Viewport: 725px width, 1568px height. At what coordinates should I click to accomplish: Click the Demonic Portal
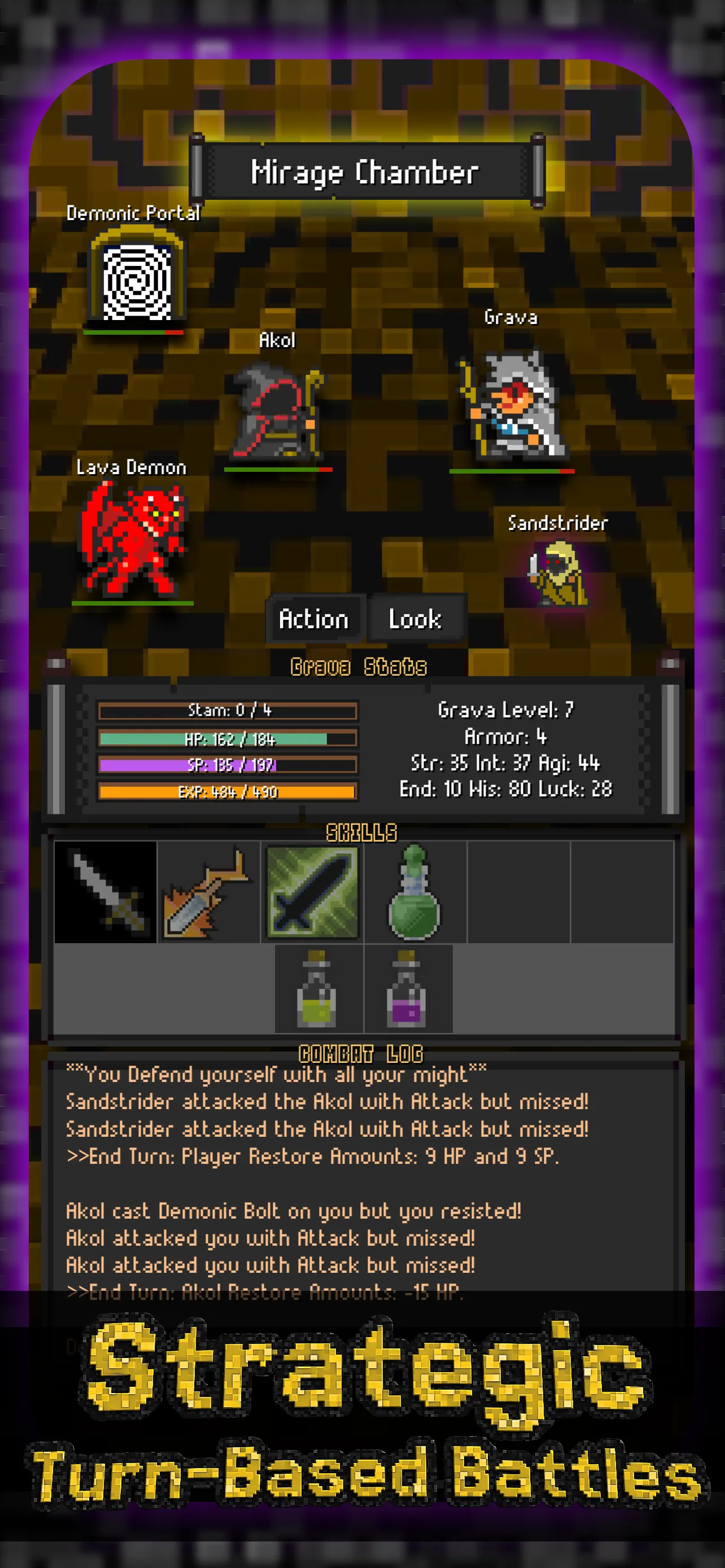pyautogui.click(x=135, y=280)
